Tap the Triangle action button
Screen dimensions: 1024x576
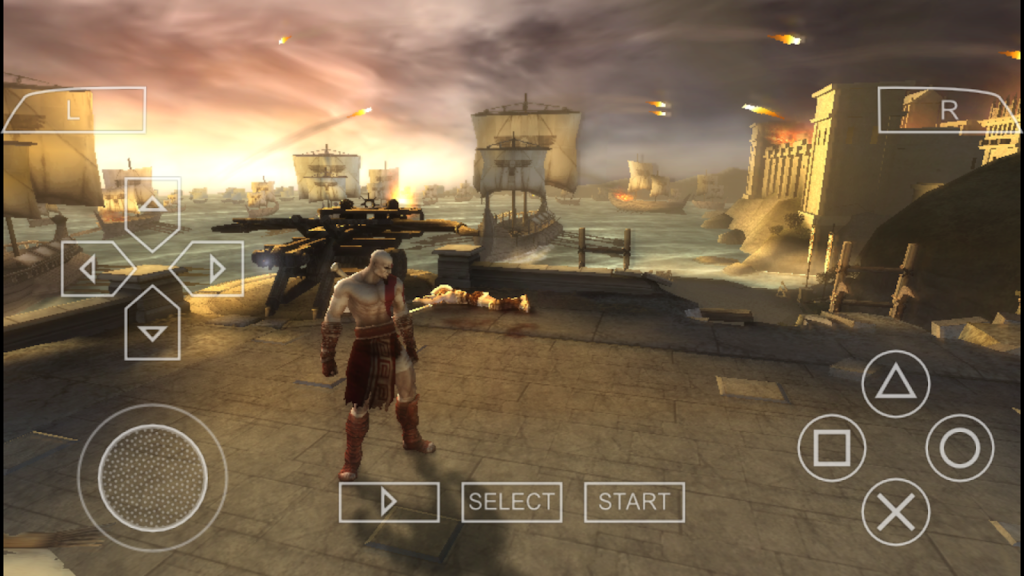pos(896,384)
